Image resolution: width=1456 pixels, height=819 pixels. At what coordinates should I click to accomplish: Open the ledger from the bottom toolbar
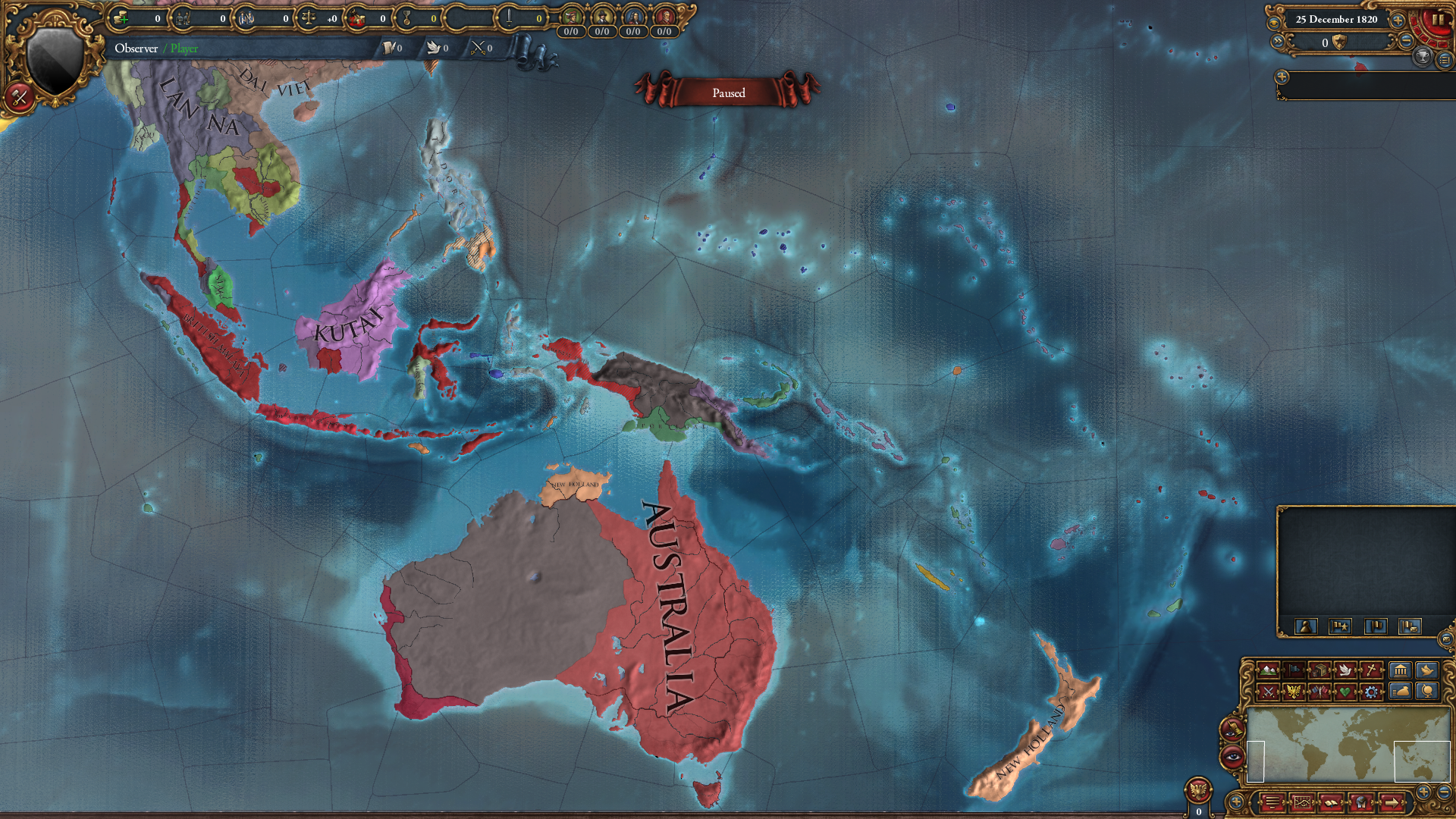click(x=1331, y=803)
